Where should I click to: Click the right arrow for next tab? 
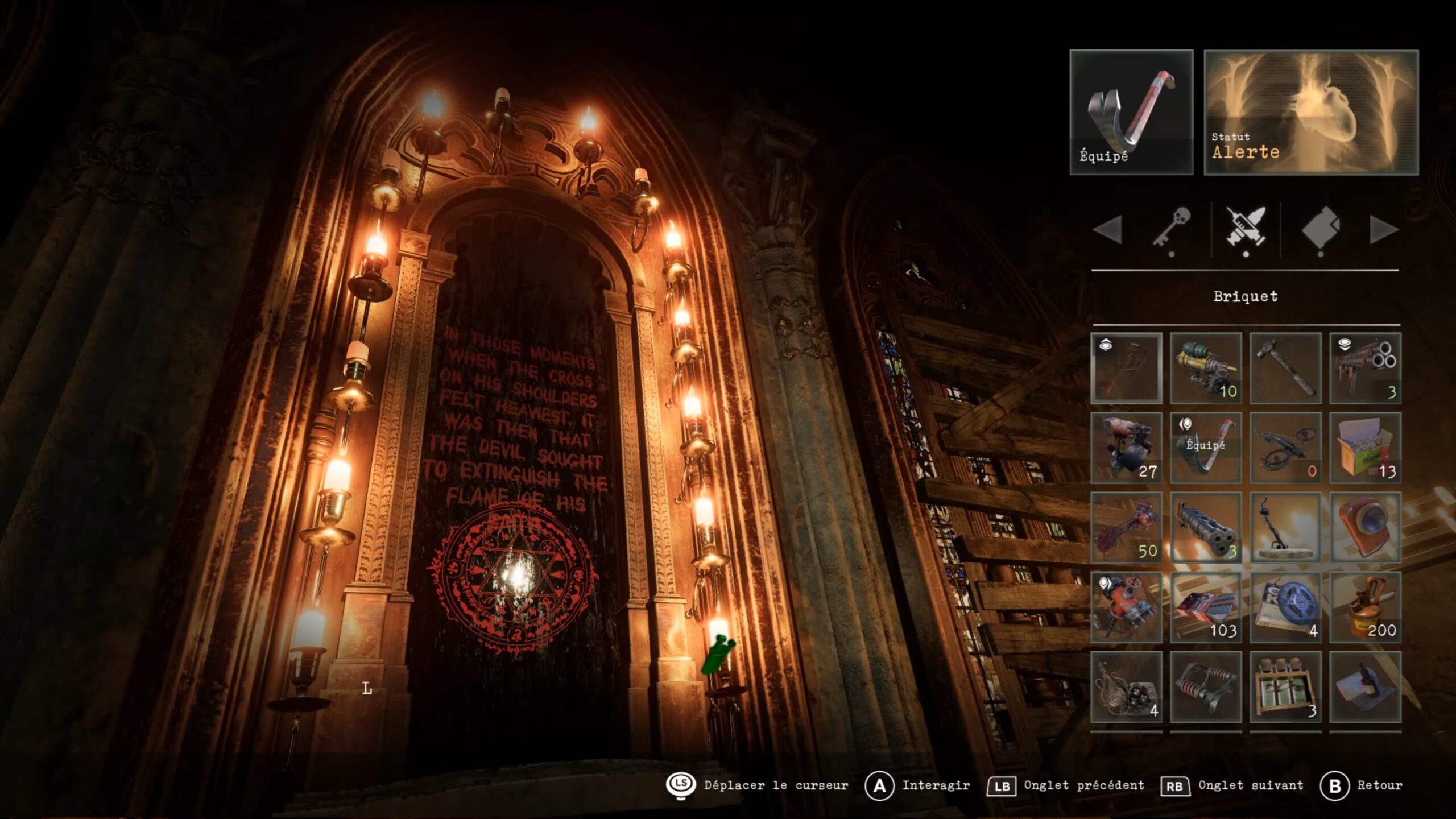tap(1383, 230)
